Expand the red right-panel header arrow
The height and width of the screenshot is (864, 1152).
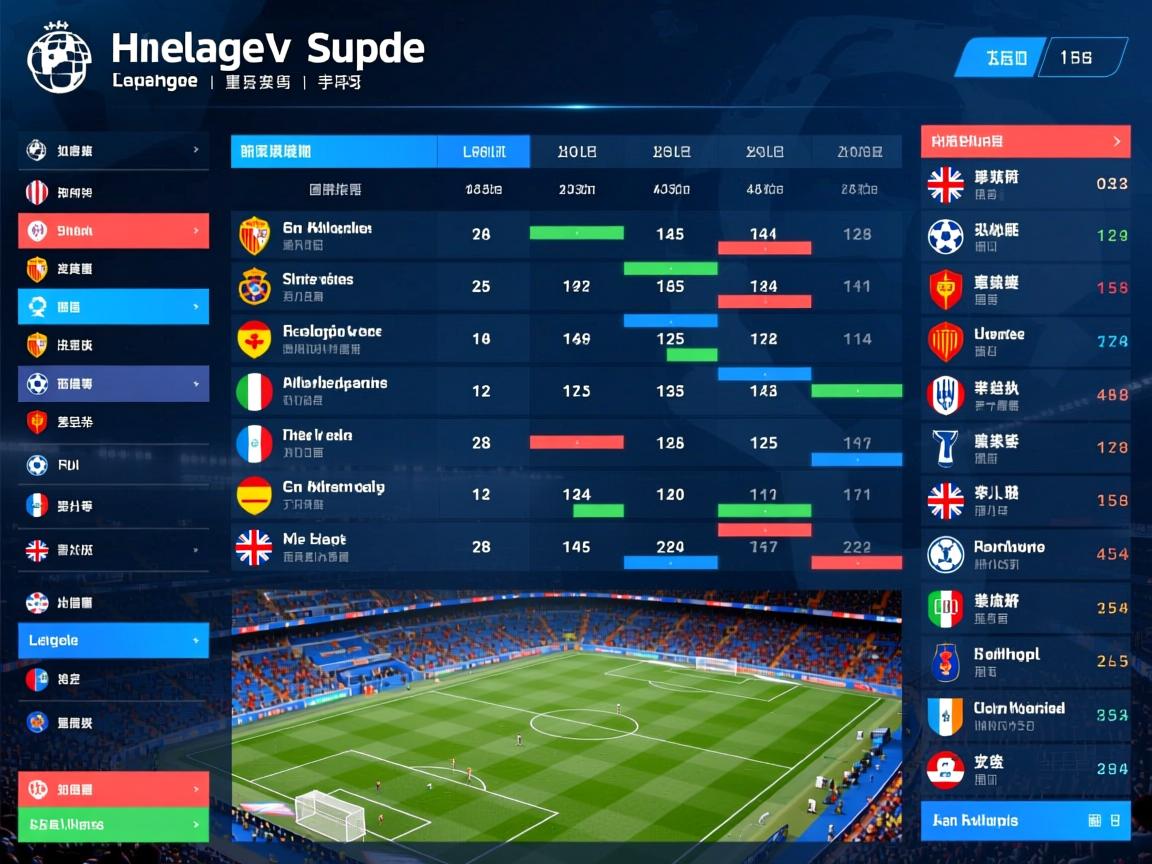(x=1116, y=142)
